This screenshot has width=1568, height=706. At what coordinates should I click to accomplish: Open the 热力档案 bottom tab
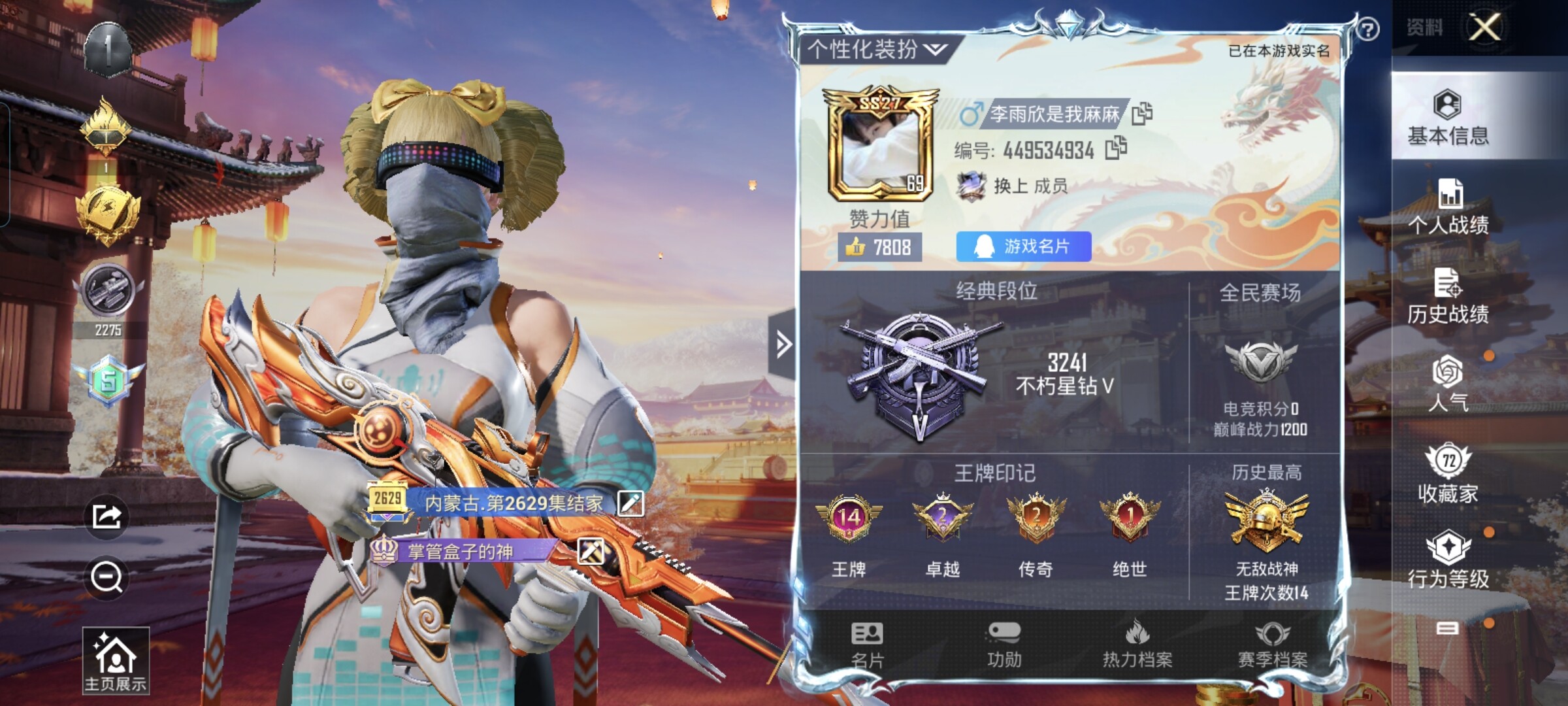1137,645
